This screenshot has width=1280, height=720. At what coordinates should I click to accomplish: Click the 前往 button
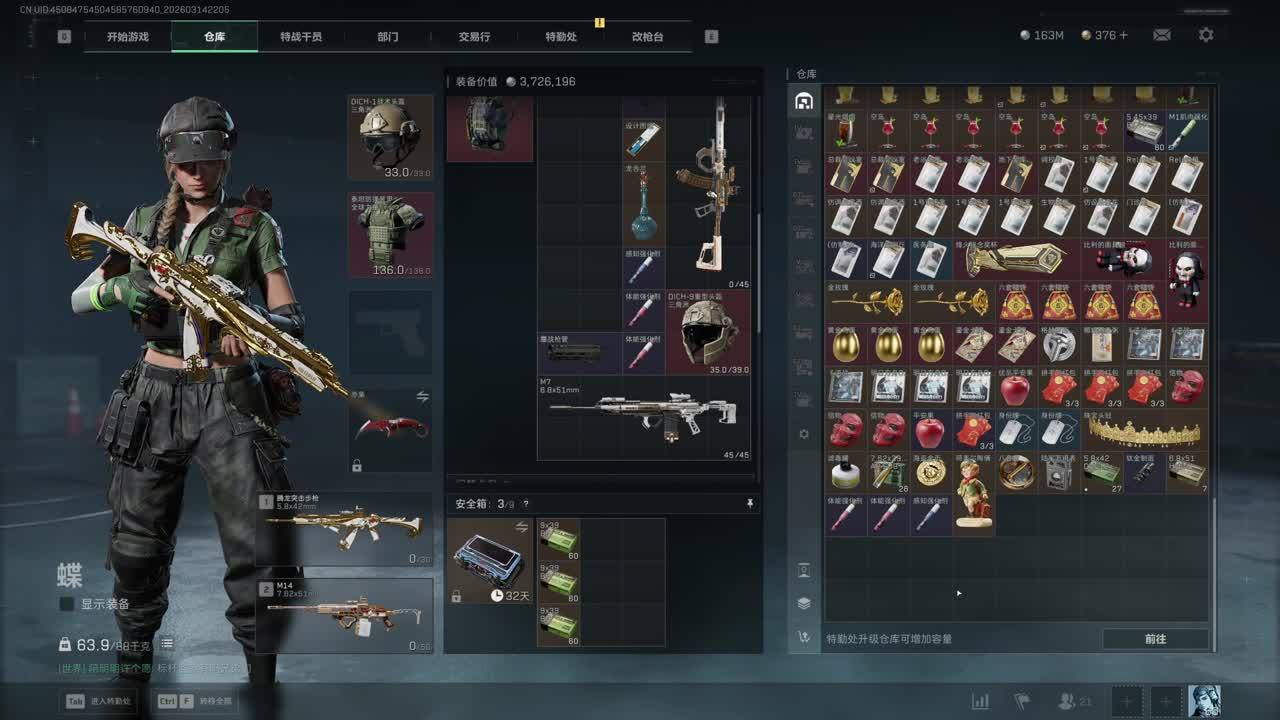click(1155, 639)
